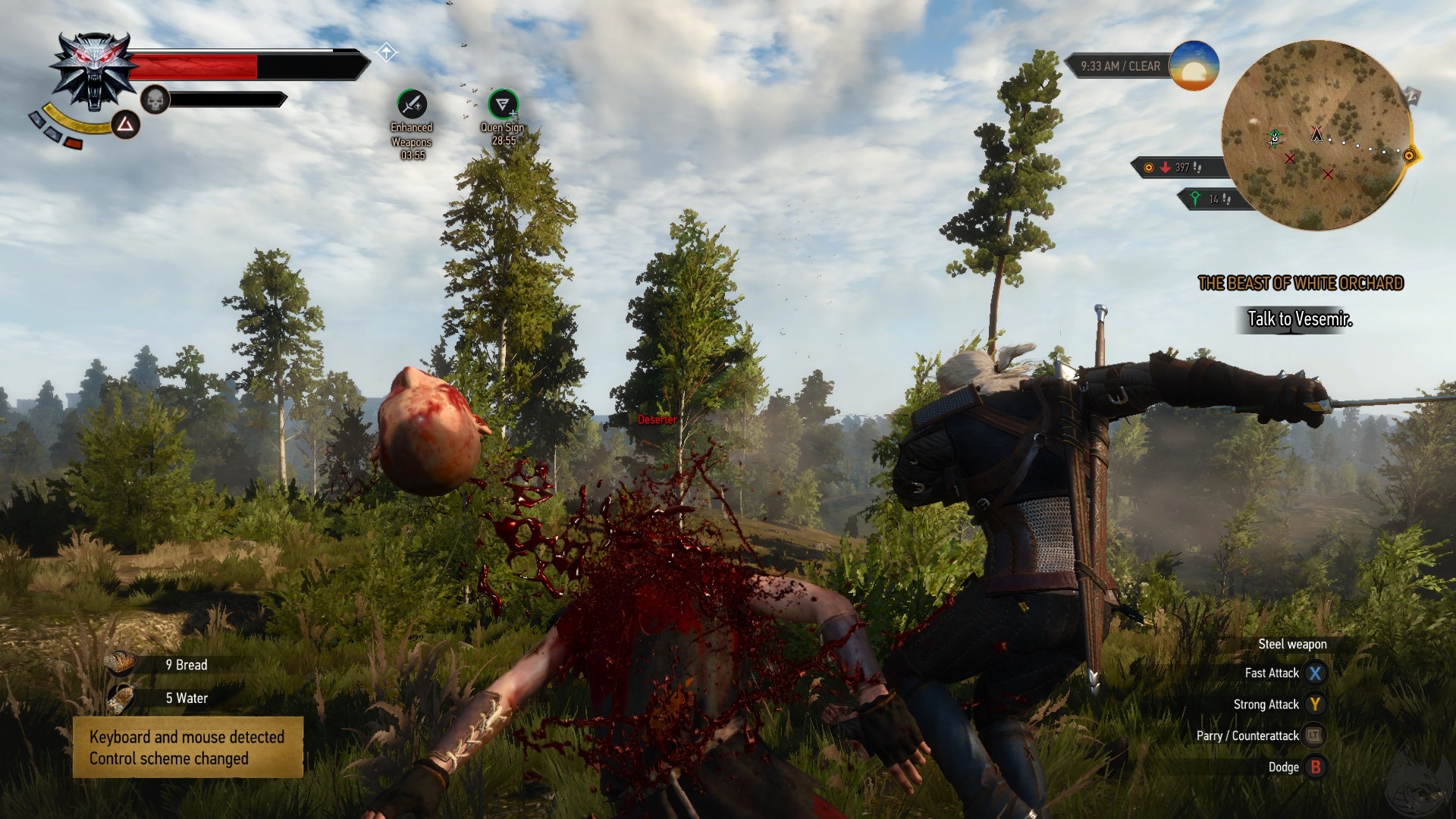Select the Enhanced Weapons buff icon

(x=412, y=104)
